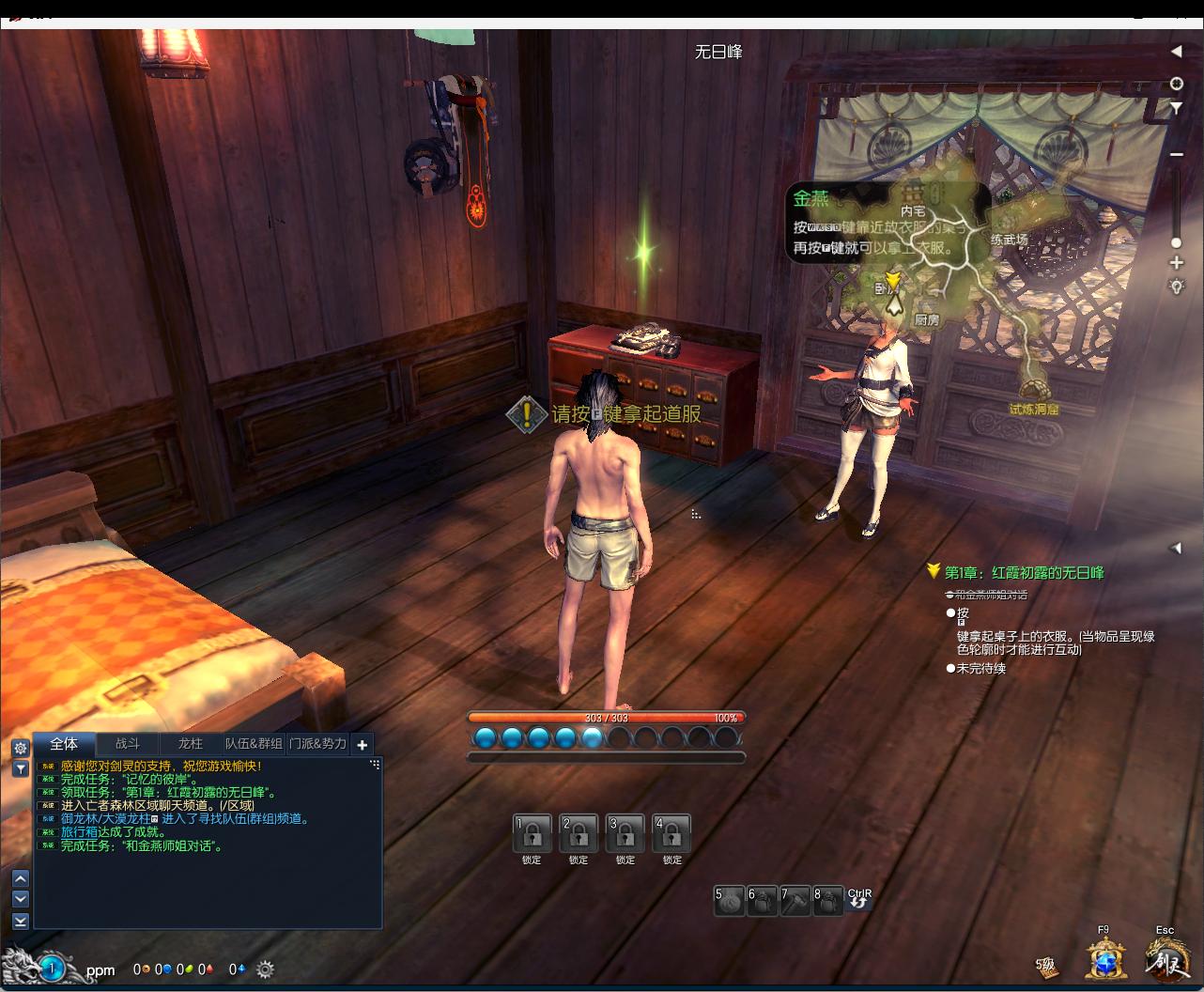1204x992 pixels.
Task: Click the 旅行箱 achievement link in chat
Action: 79,832
